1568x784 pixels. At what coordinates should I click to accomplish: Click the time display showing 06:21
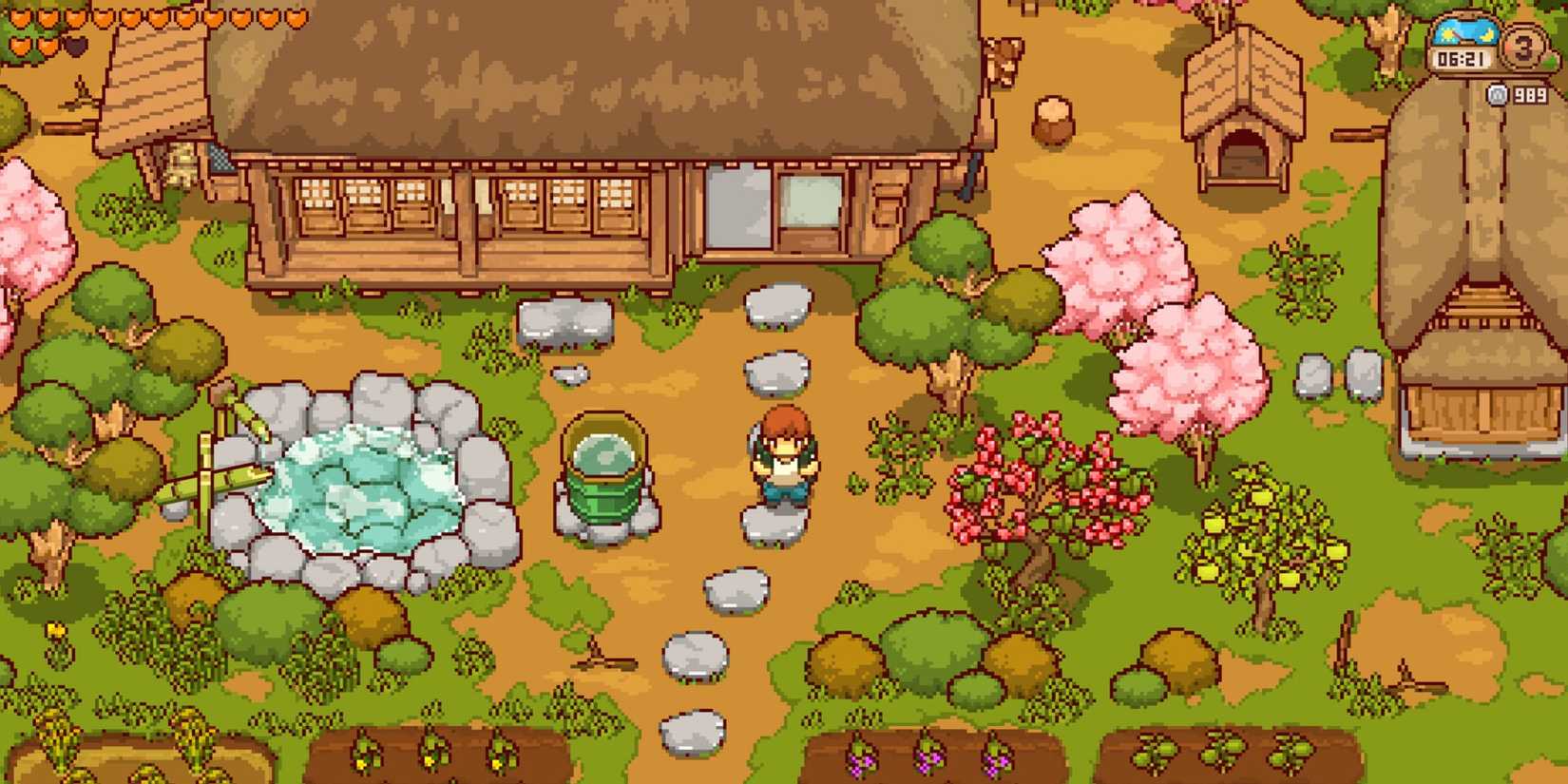click(1462, 57)
